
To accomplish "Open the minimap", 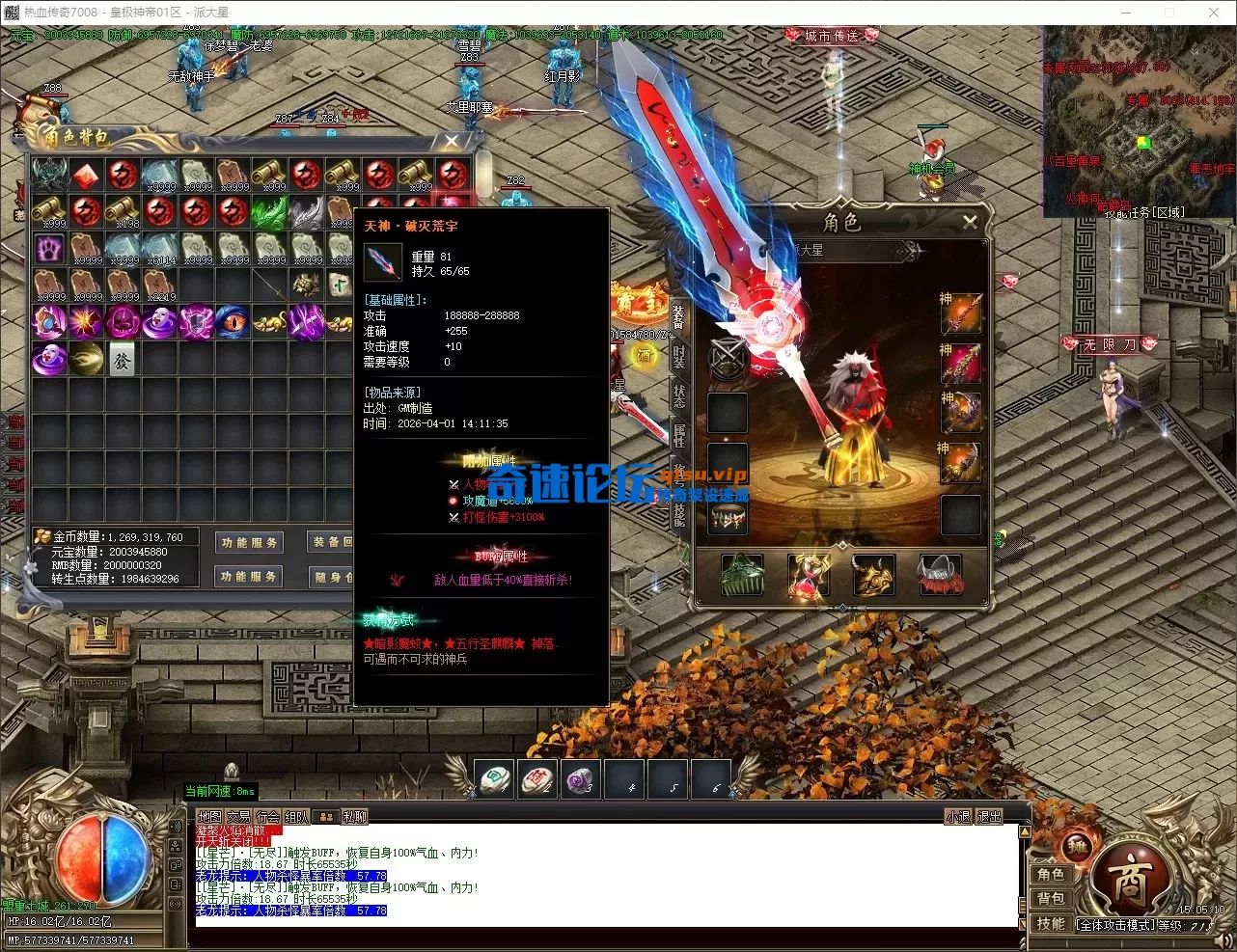I will 1139,121.
